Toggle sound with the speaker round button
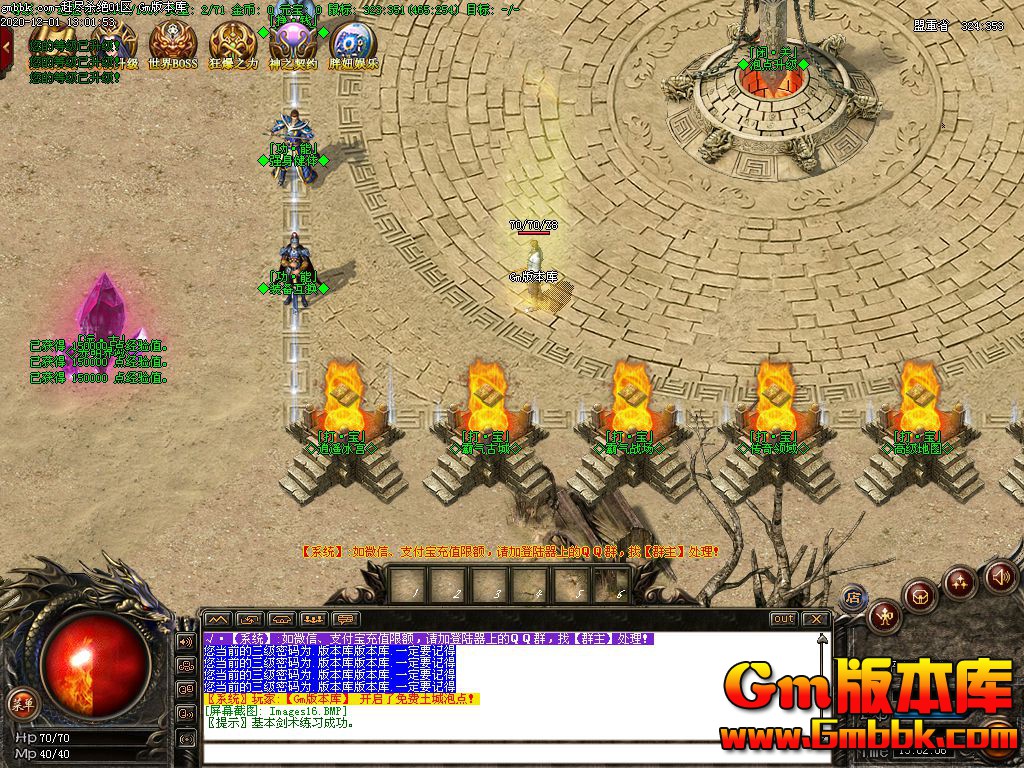This screenshot has height=768, width=1024. 1000,575
